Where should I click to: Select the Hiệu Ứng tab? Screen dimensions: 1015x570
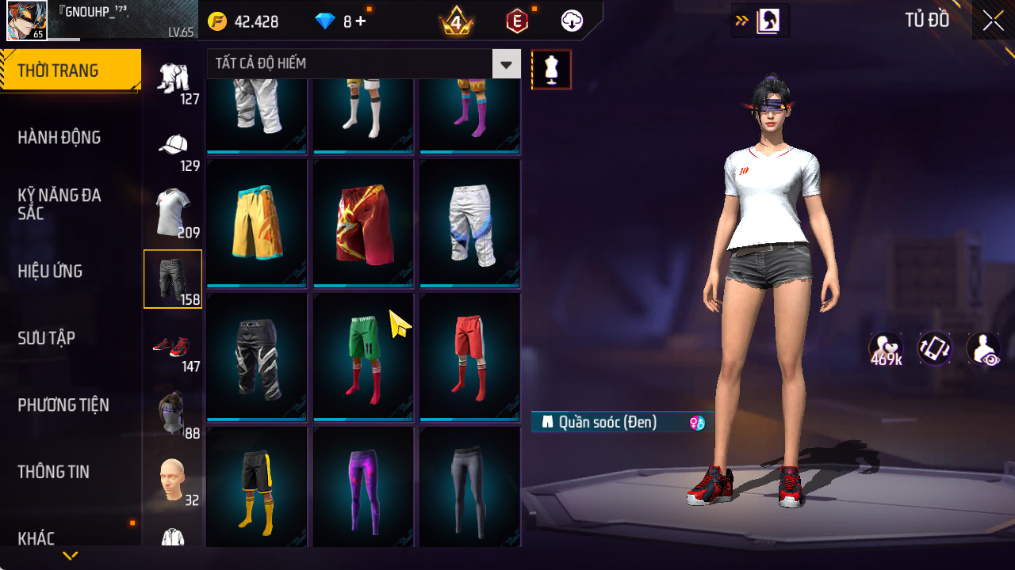tap(50, 271)
